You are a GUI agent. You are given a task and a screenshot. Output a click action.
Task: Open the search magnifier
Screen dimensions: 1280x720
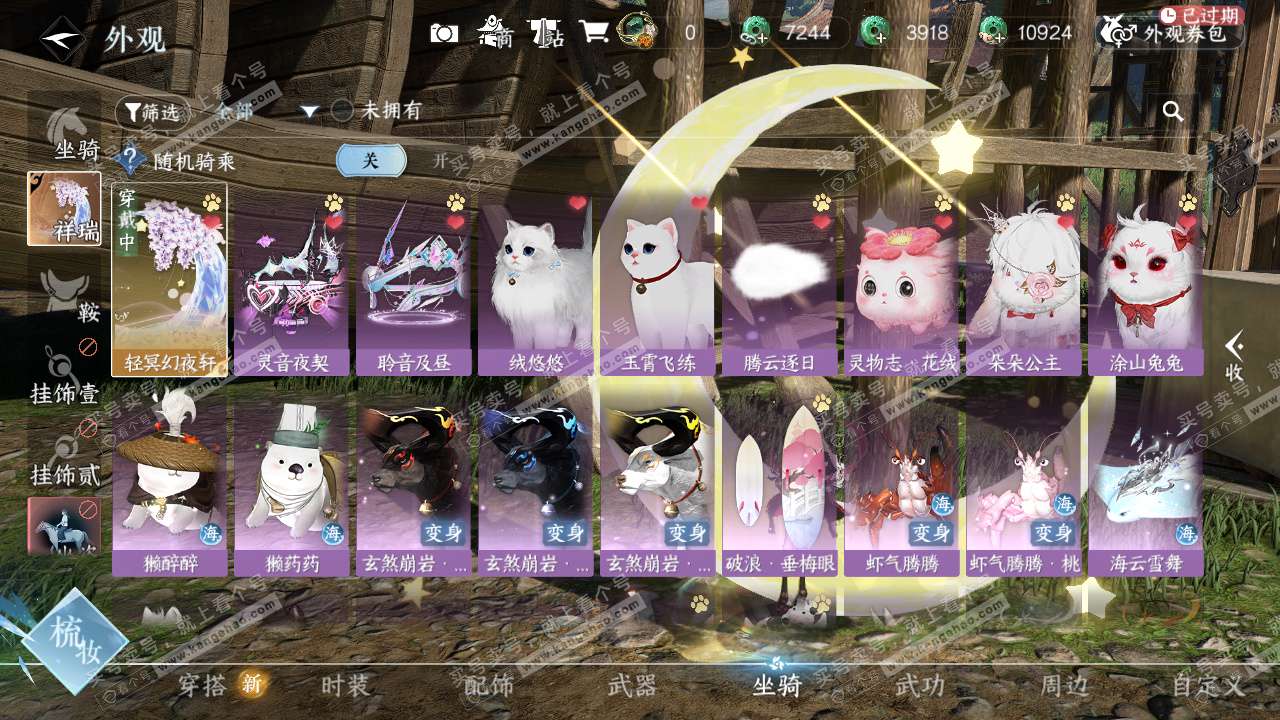1173,111
